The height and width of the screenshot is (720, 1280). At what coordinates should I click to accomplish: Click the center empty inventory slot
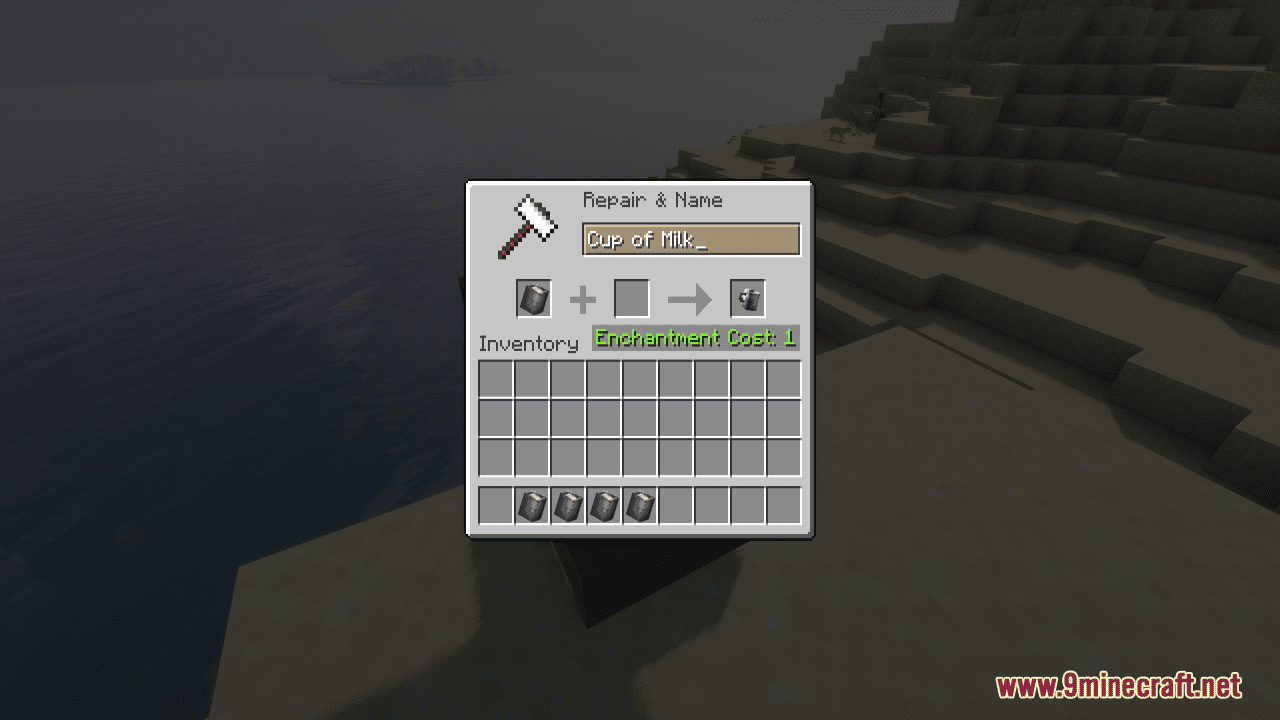[639, 418]
